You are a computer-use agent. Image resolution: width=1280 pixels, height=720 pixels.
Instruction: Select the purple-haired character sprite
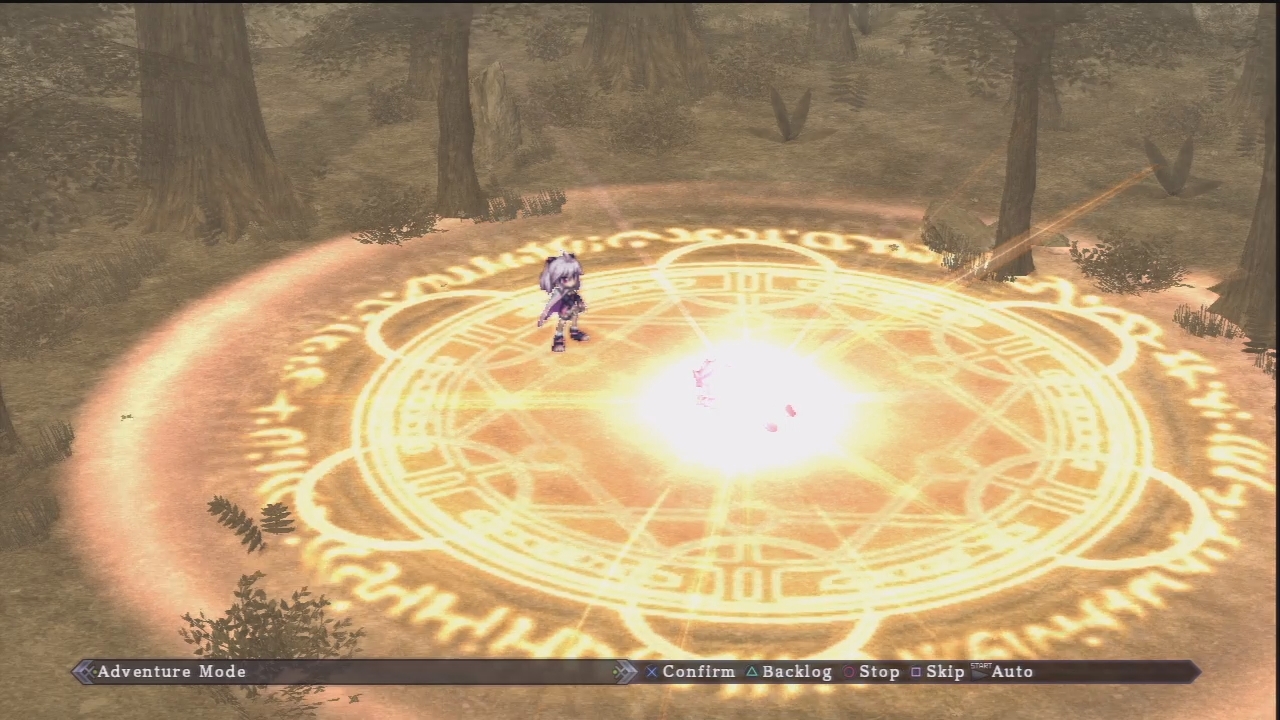tap(562, 300)
